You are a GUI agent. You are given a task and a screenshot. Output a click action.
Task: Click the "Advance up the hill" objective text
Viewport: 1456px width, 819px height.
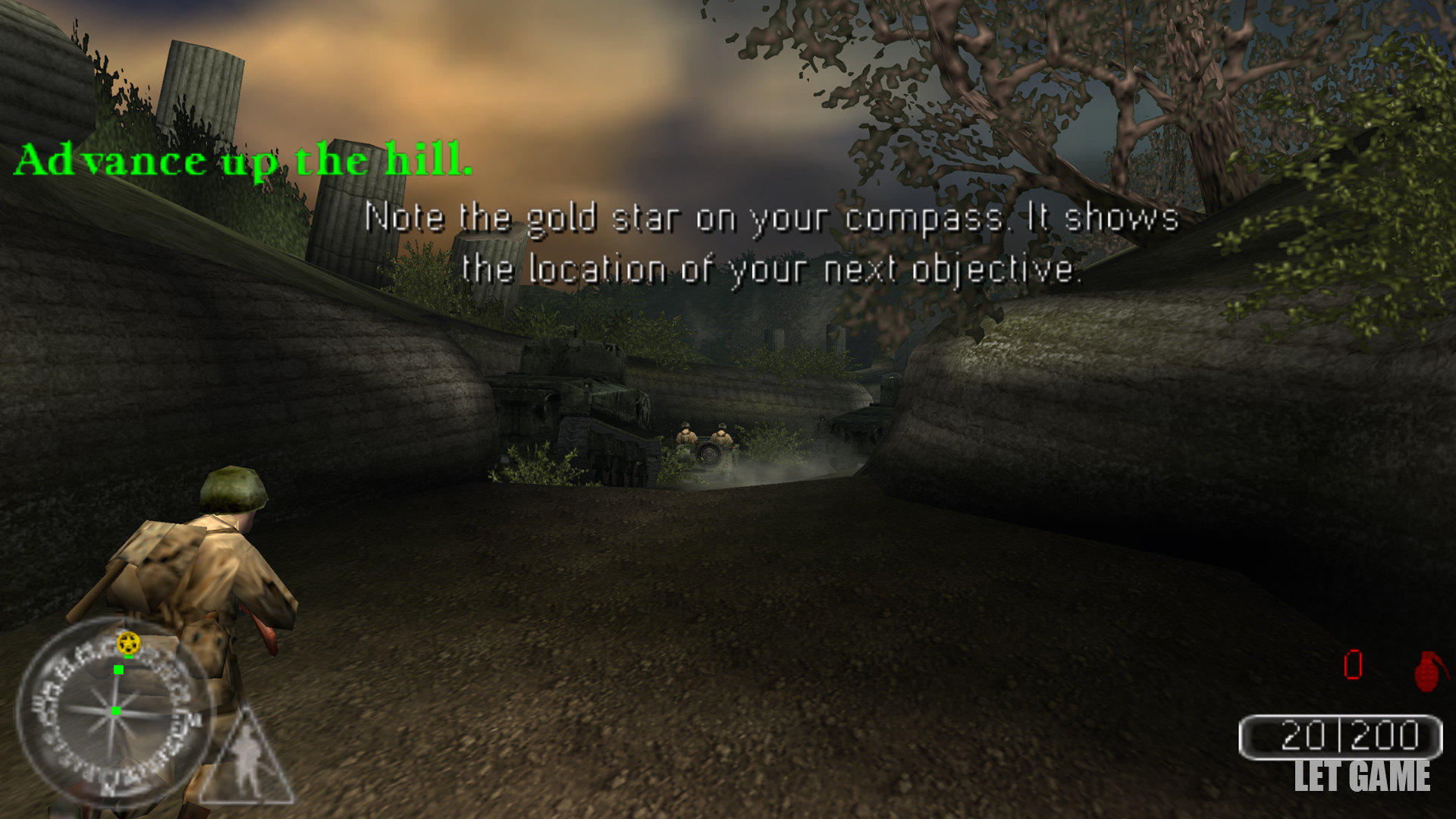(243, 160)
